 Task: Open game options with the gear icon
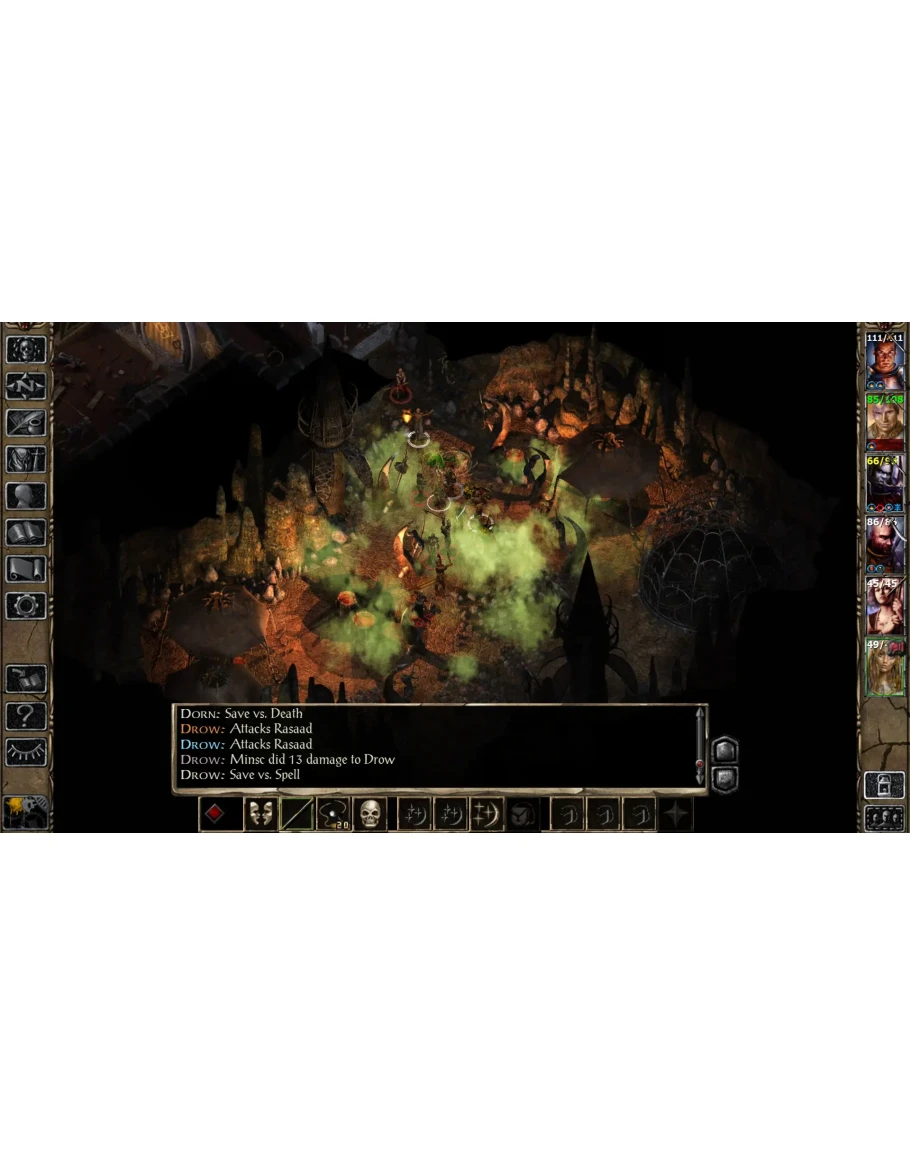tap(26, 605)
